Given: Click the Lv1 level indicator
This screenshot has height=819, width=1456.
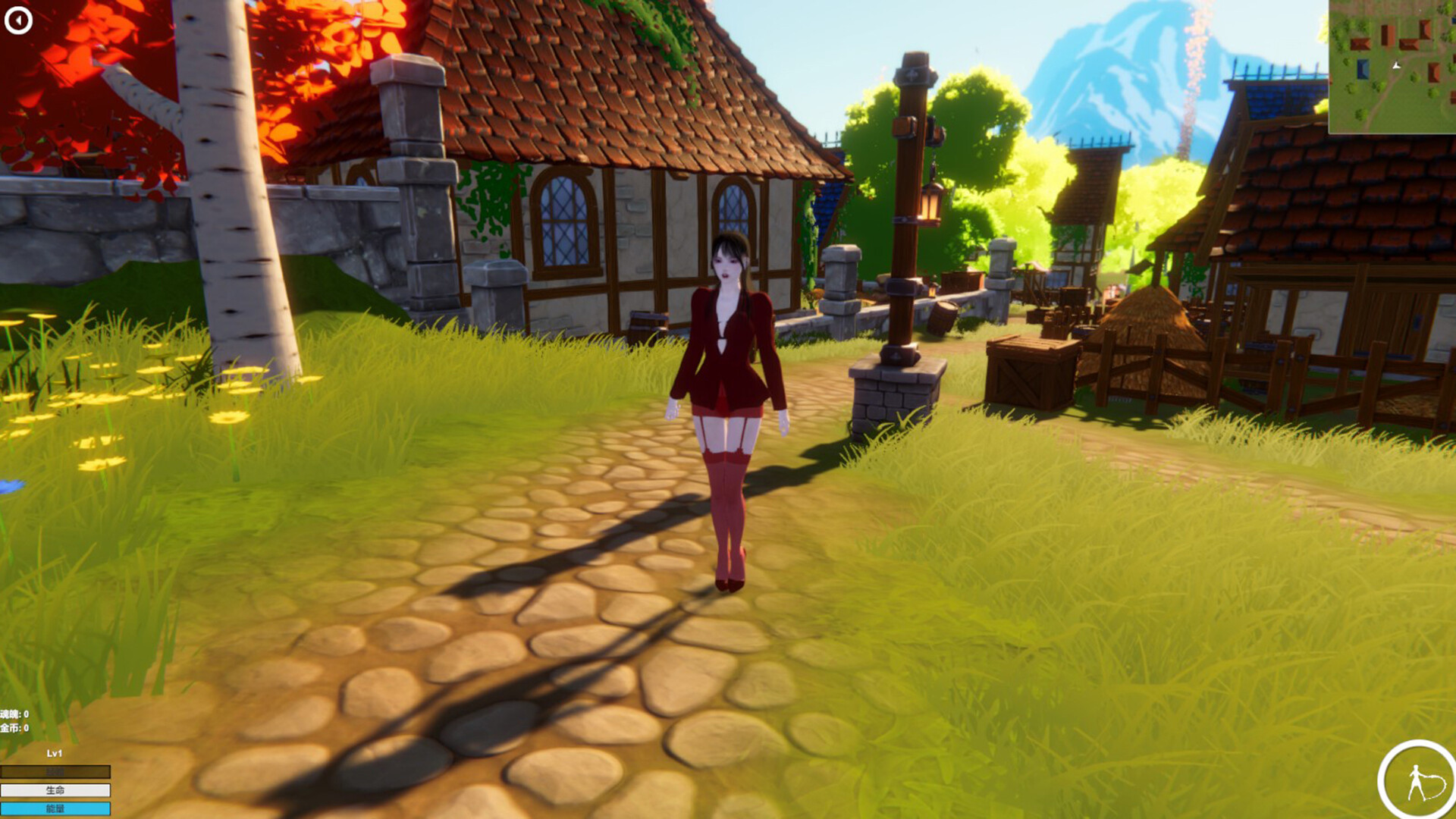Looking at the screenshot, I should 53,754.
